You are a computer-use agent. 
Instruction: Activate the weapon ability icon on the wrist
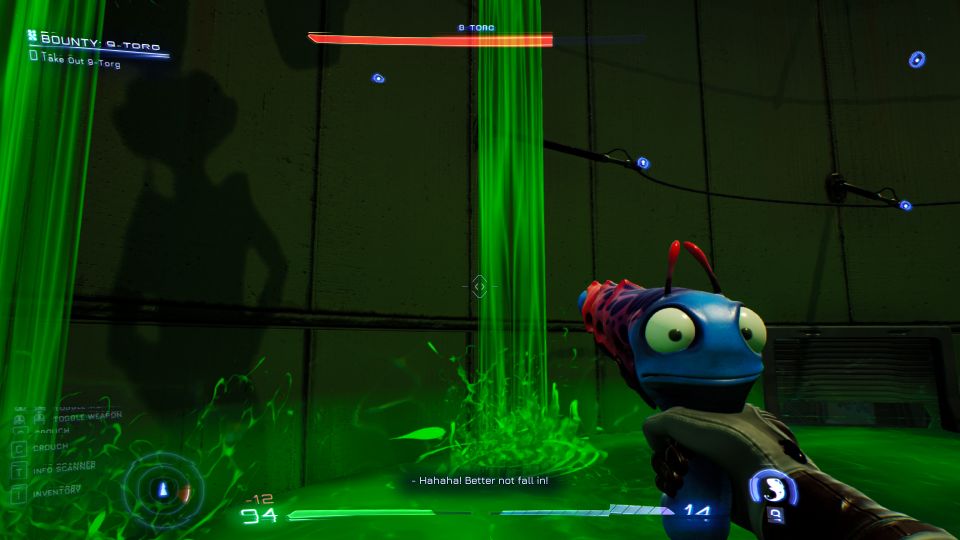click(x=771, y=487)
